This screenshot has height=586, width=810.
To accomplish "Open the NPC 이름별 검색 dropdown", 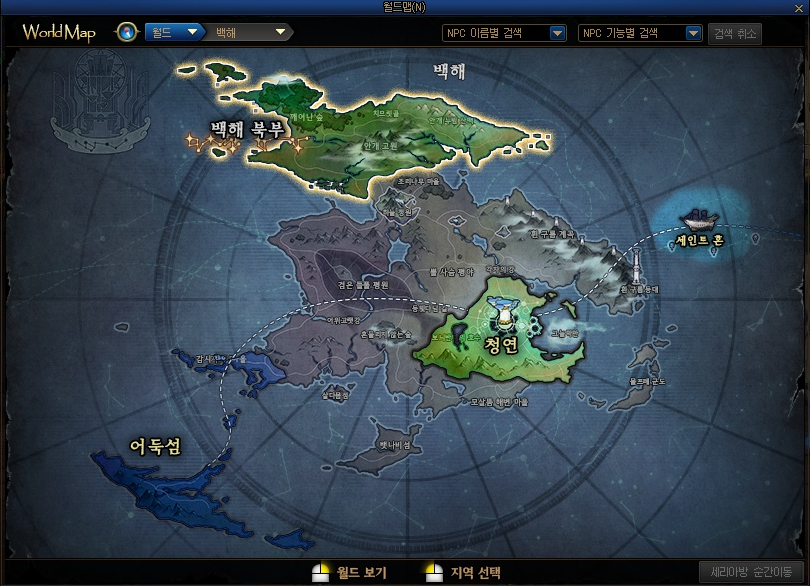I will point(505,33).
